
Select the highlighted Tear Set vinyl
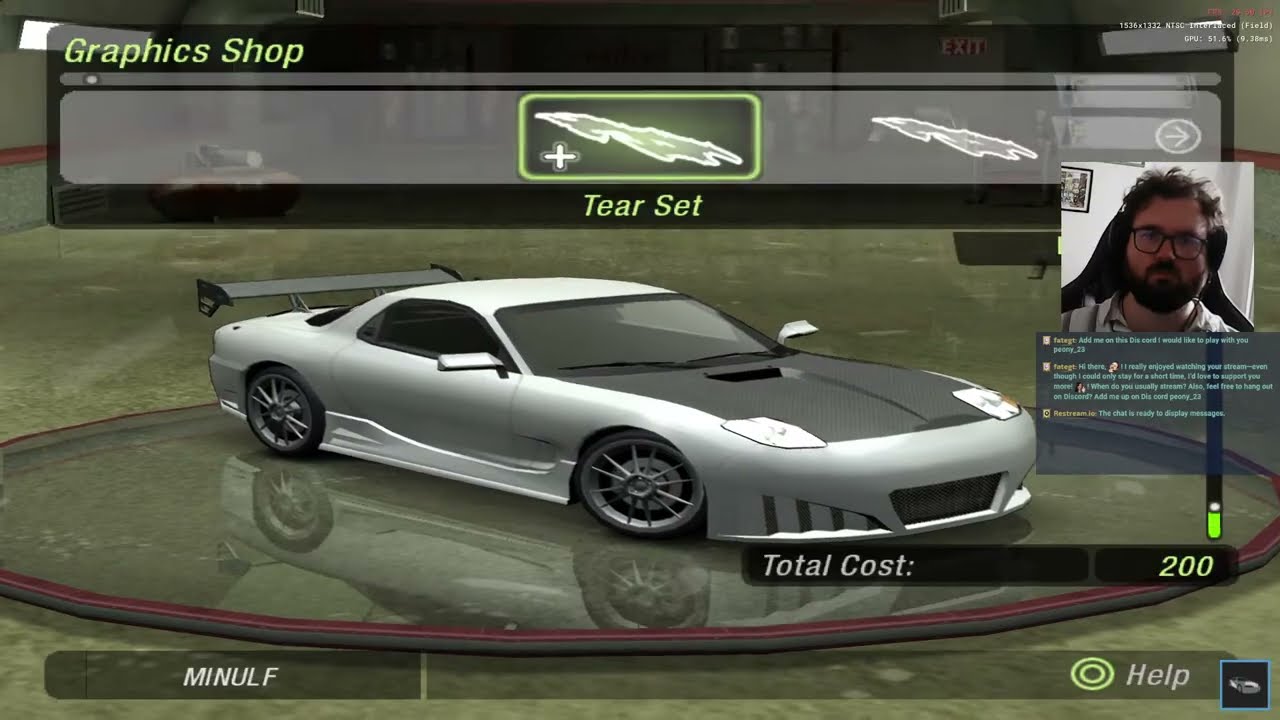coord(639,138)
